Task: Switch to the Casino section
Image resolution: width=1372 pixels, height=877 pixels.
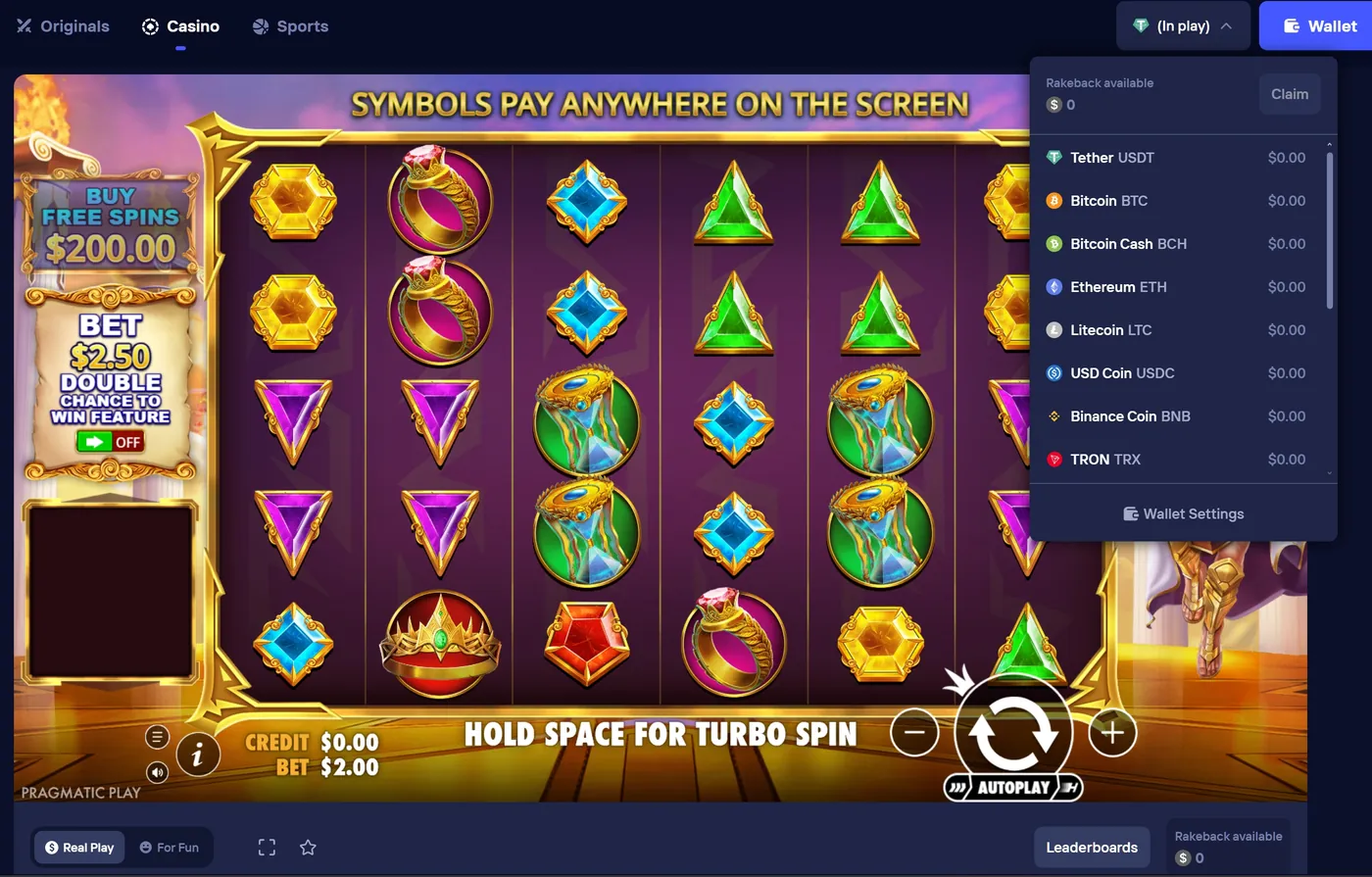Action: pos(180,25)
